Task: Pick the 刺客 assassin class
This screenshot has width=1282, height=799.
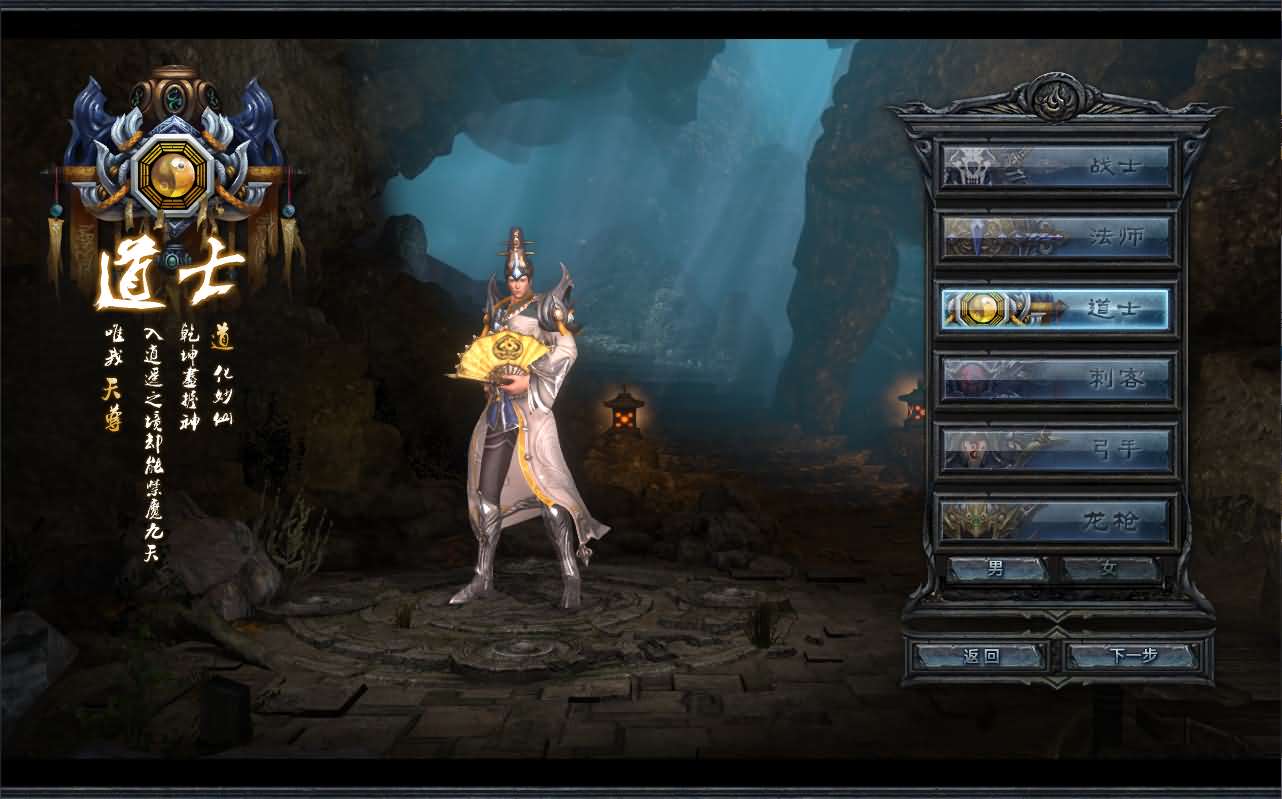Action: (x=1056, y=379)
